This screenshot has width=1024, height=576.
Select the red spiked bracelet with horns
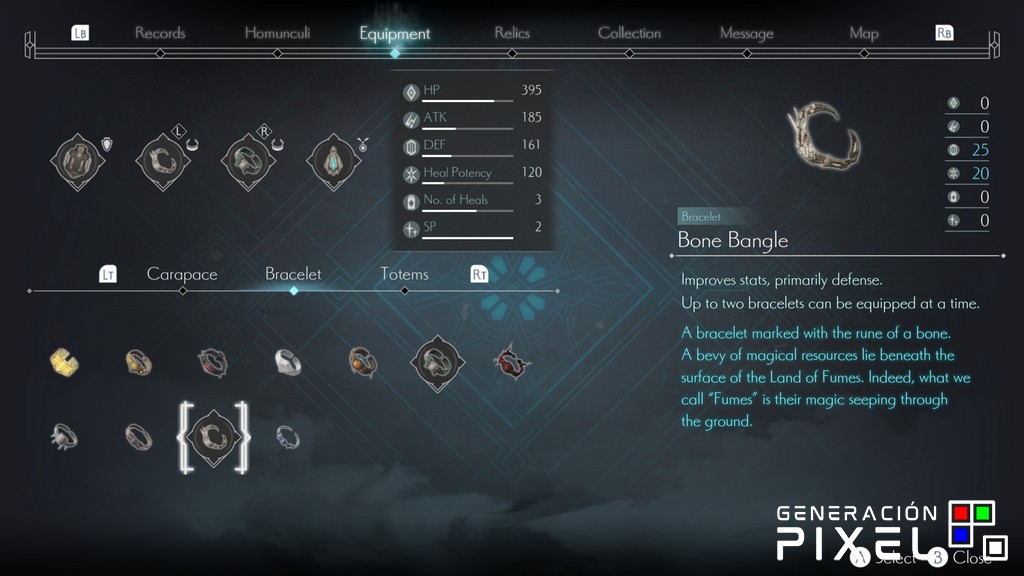511,362
